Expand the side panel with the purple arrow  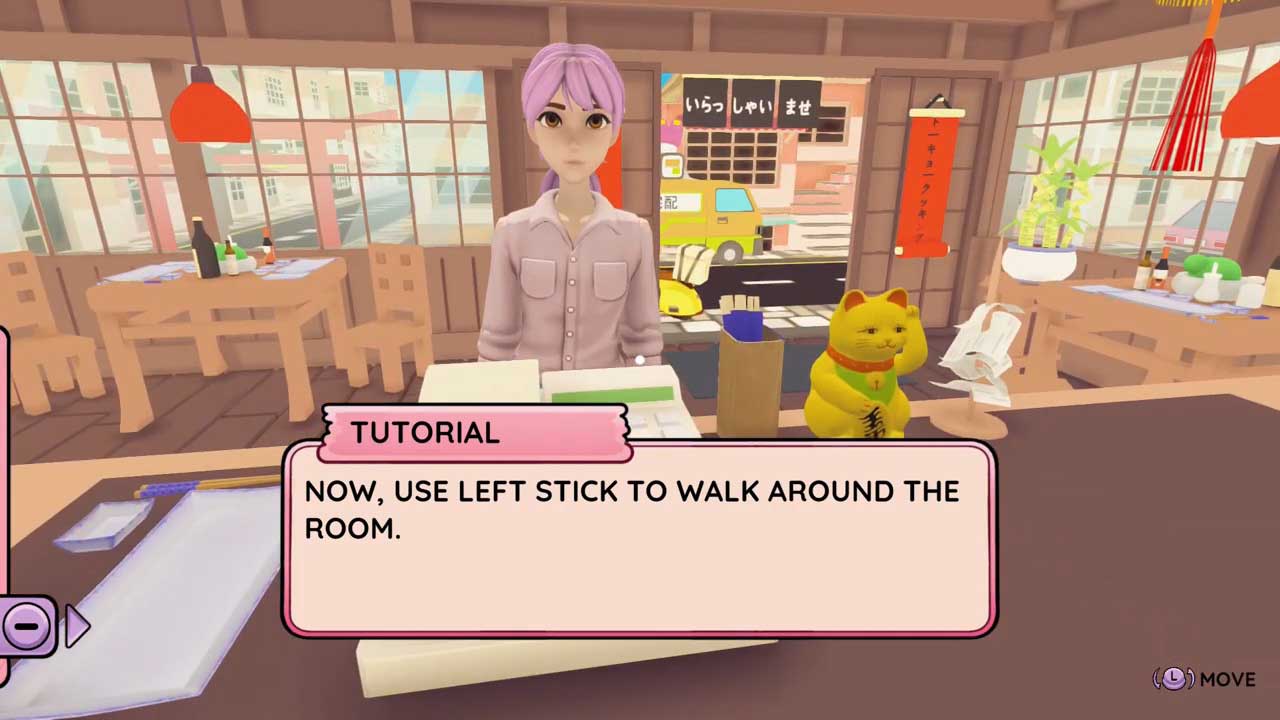point(76,627)
